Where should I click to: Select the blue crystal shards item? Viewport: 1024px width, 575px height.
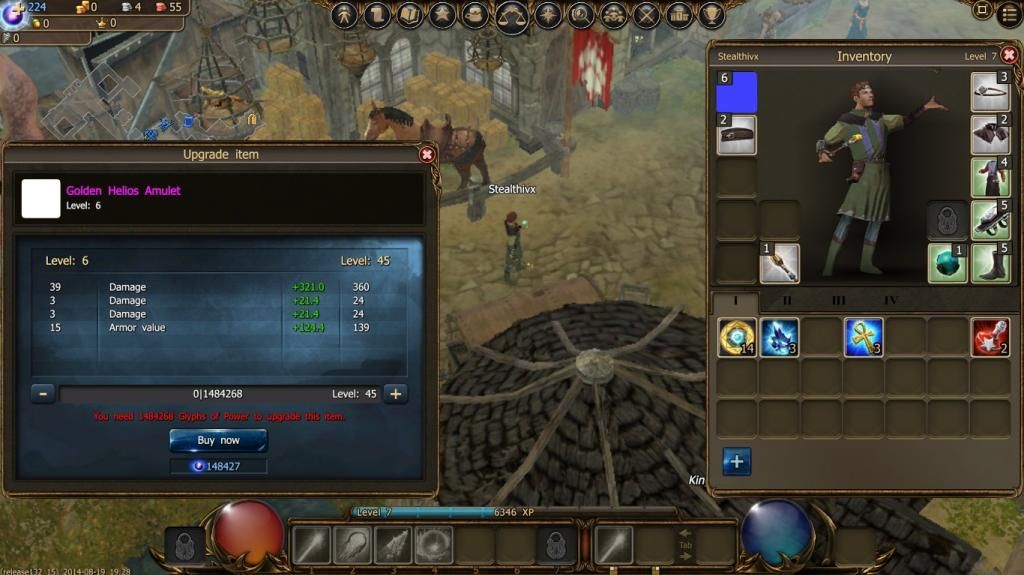tap(779, 337)
